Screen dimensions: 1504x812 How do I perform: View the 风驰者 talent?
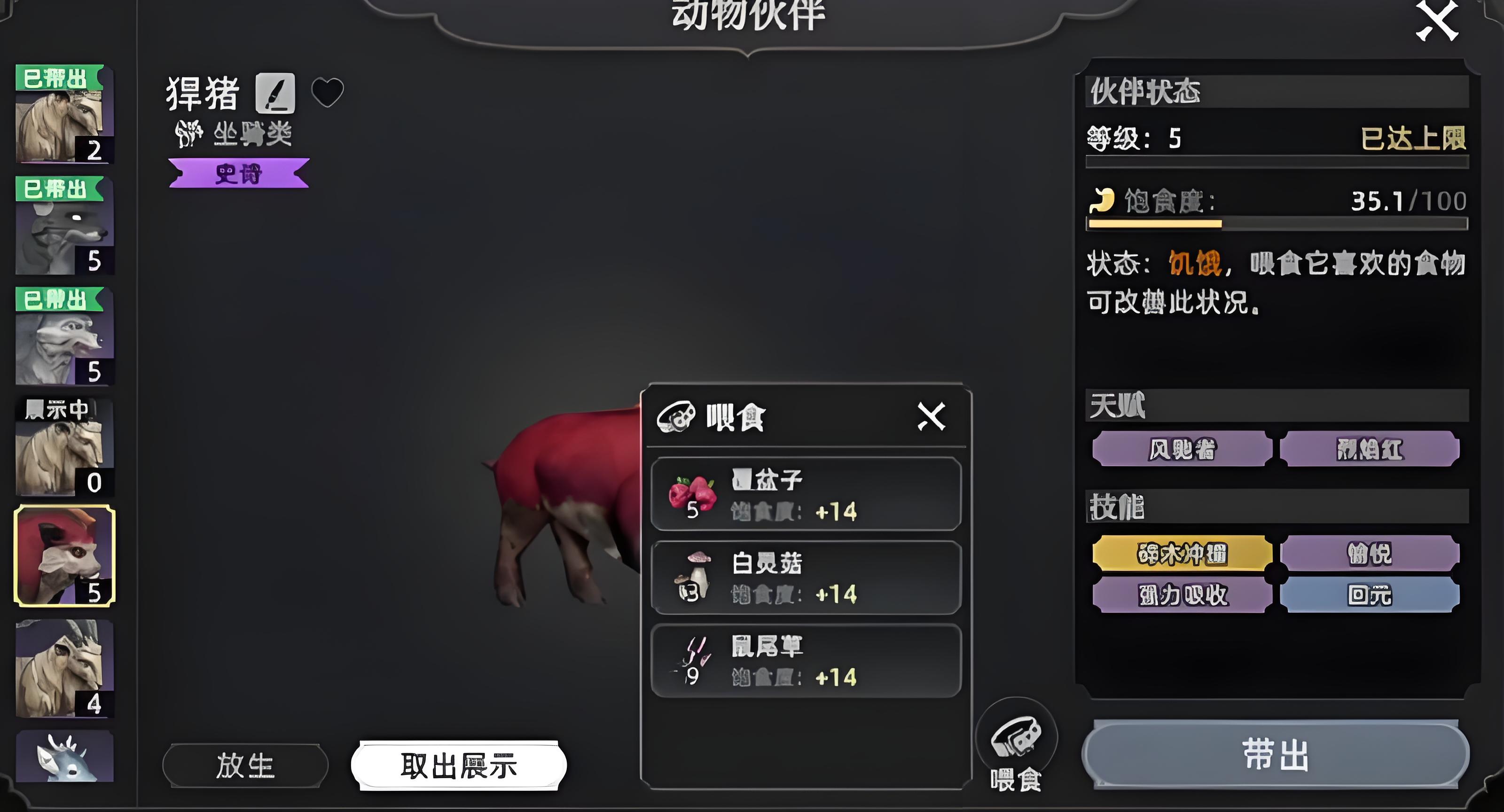pyautogui.click(x=1182, y=449)
